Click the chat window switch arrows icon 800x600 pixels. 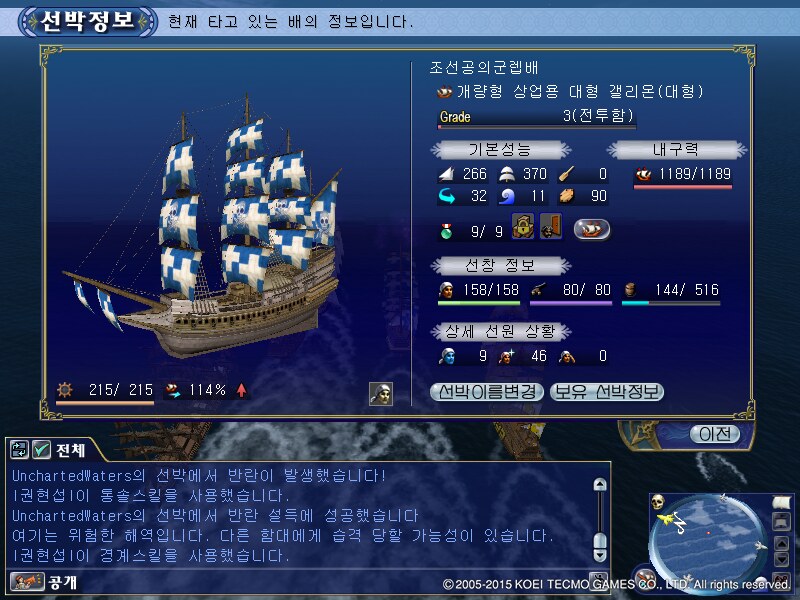point(20,450)
